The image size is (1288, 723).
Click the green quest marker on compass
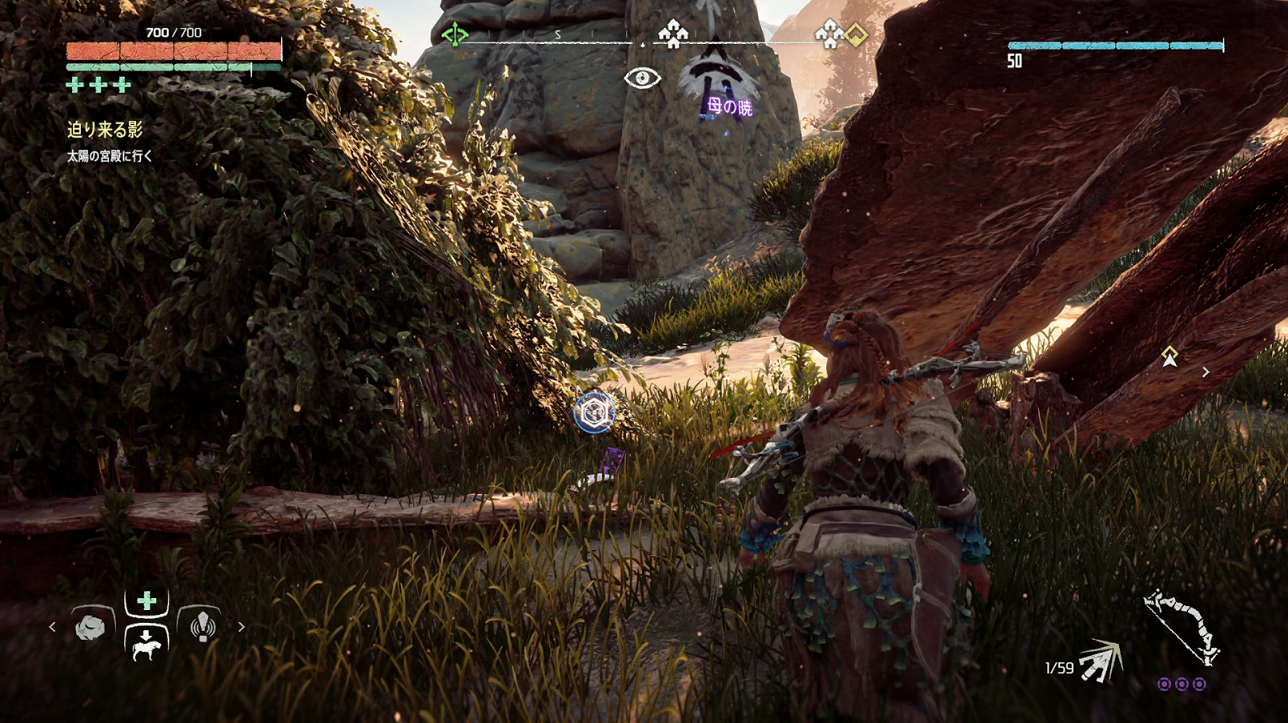pyautogui.click(x=455, y=35)
